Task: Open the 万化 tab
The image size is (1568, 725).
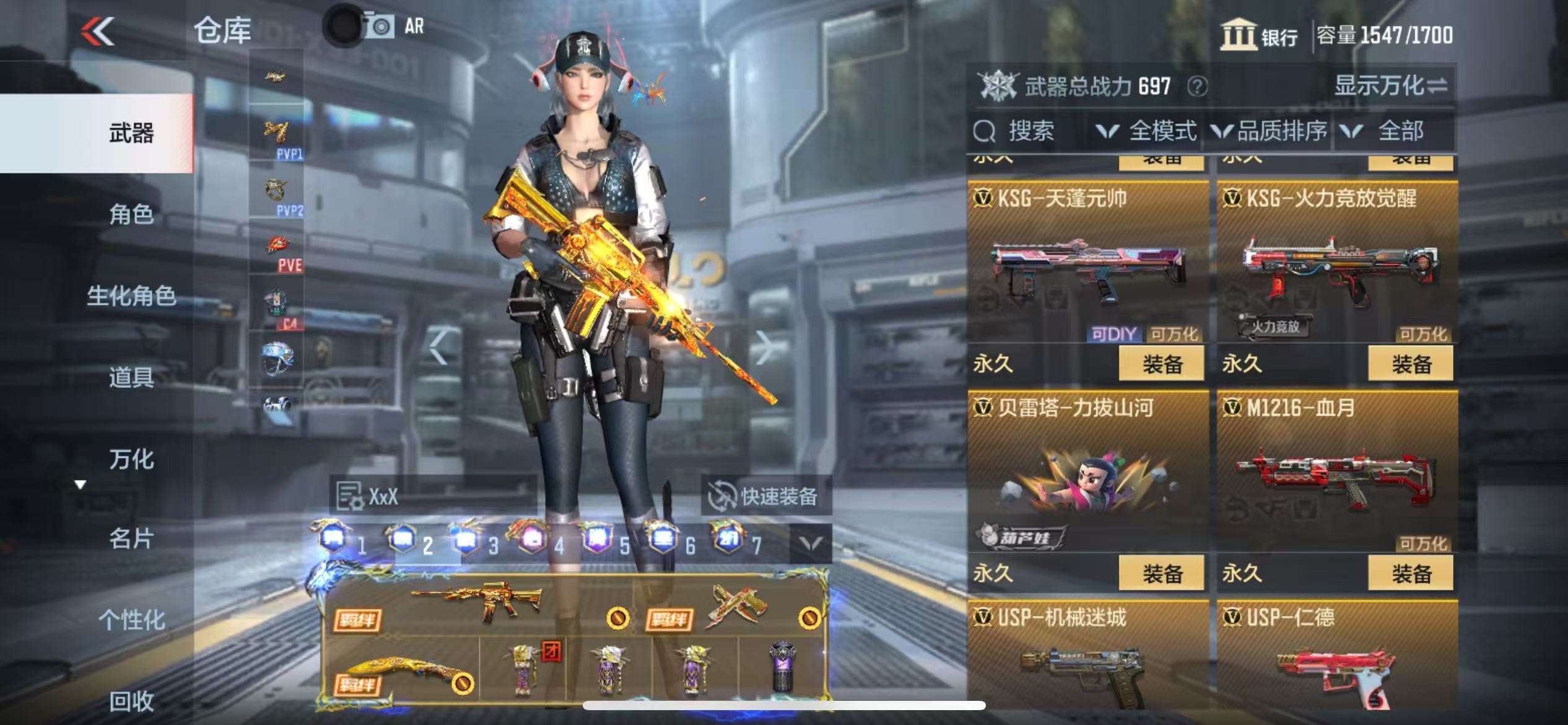Action: coord(131,459)
